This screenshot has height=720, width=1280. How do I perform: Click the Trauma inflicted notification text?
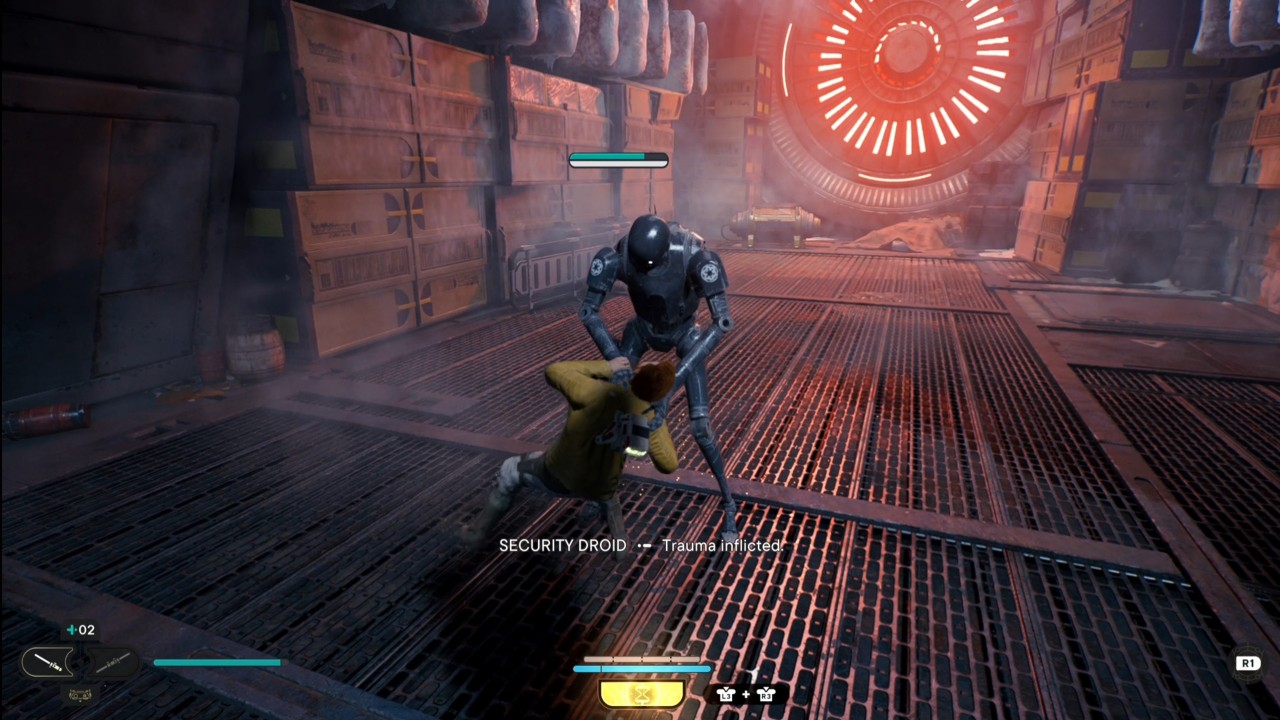coord(722,546)
